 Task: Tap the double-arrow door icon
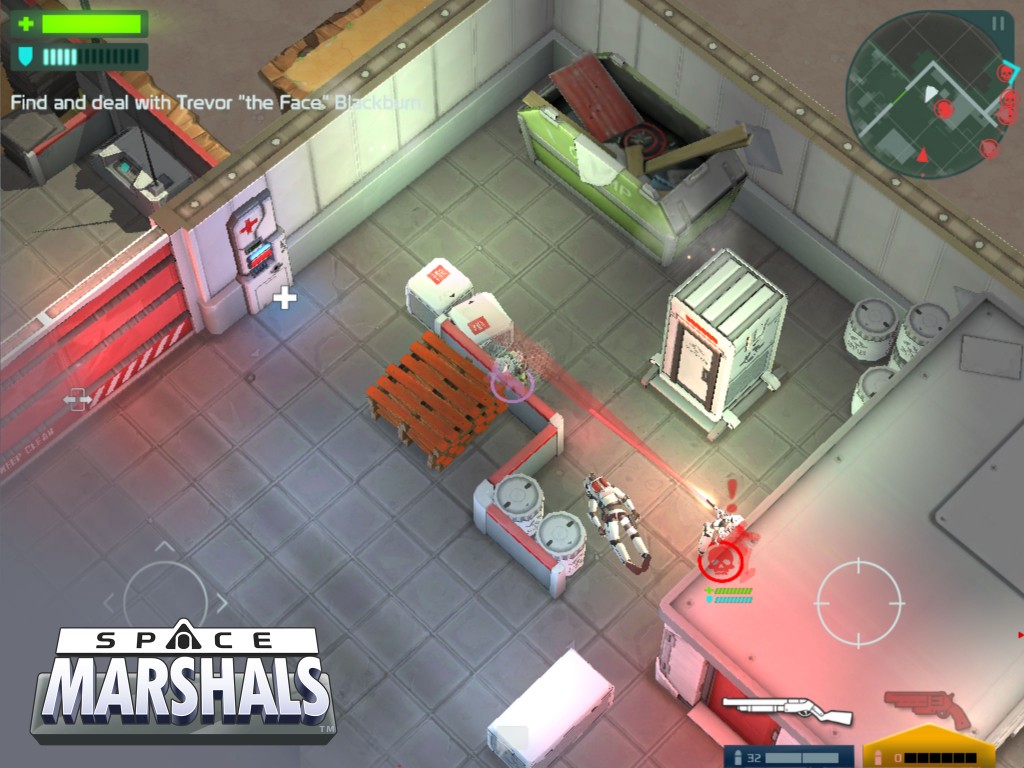[x=77, y=400]
